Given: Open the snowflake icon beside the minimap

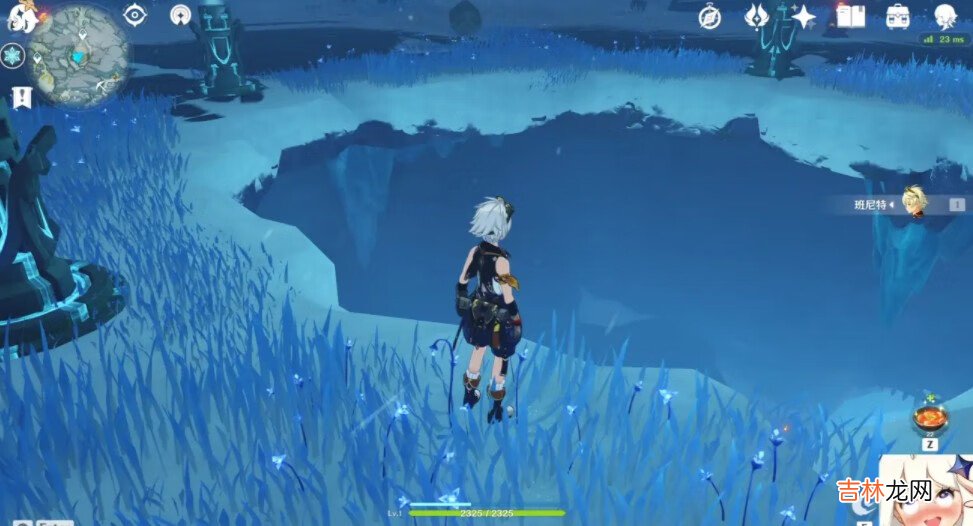Looking at the screenshot, I should [13, 56].
